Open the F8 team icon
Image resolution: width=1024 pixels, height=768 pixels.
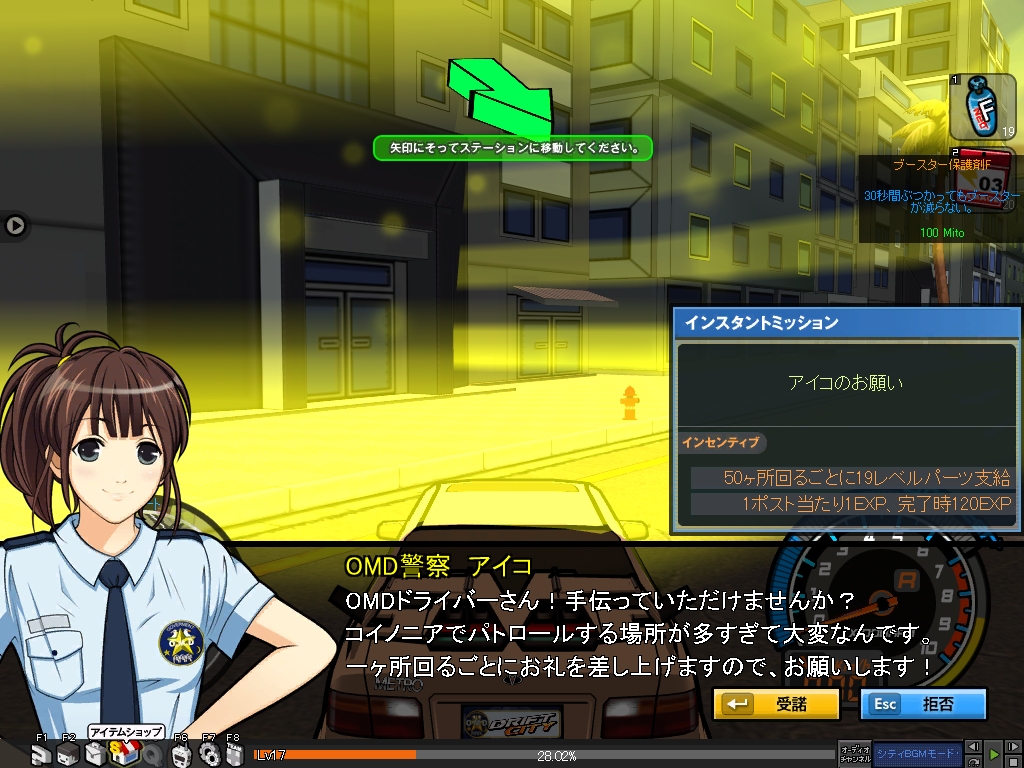233,755
